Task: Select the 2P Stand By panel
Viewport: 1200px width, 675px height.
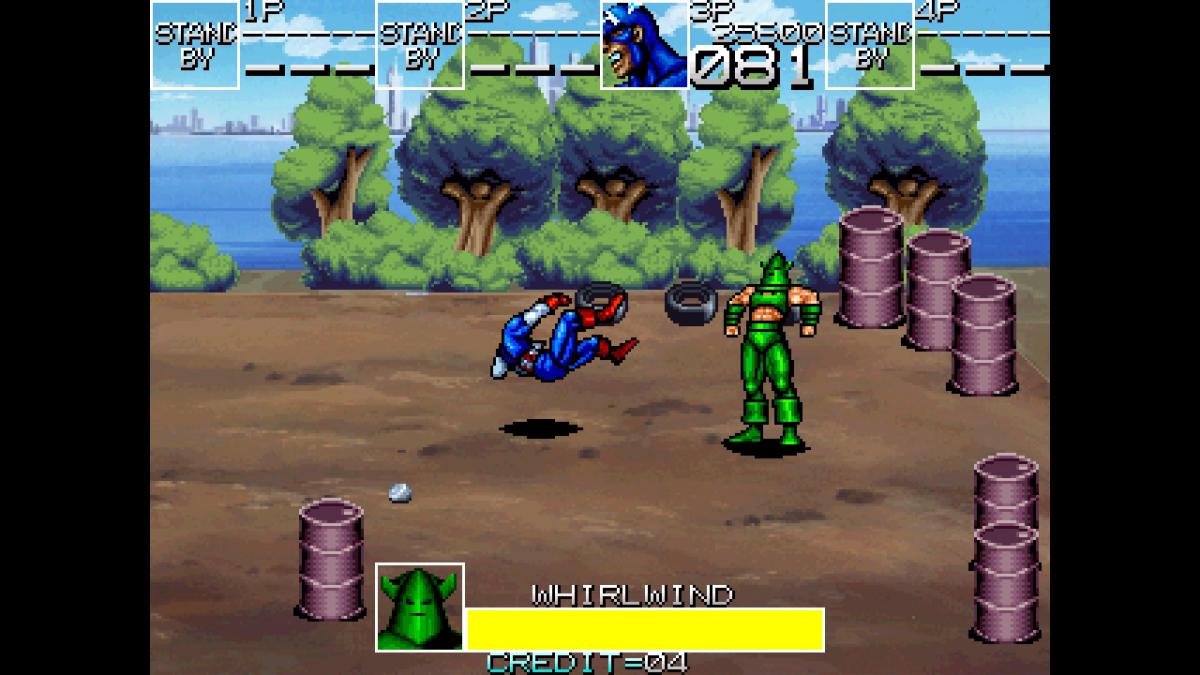Action: pyautogui.click(x=420, y=45)
